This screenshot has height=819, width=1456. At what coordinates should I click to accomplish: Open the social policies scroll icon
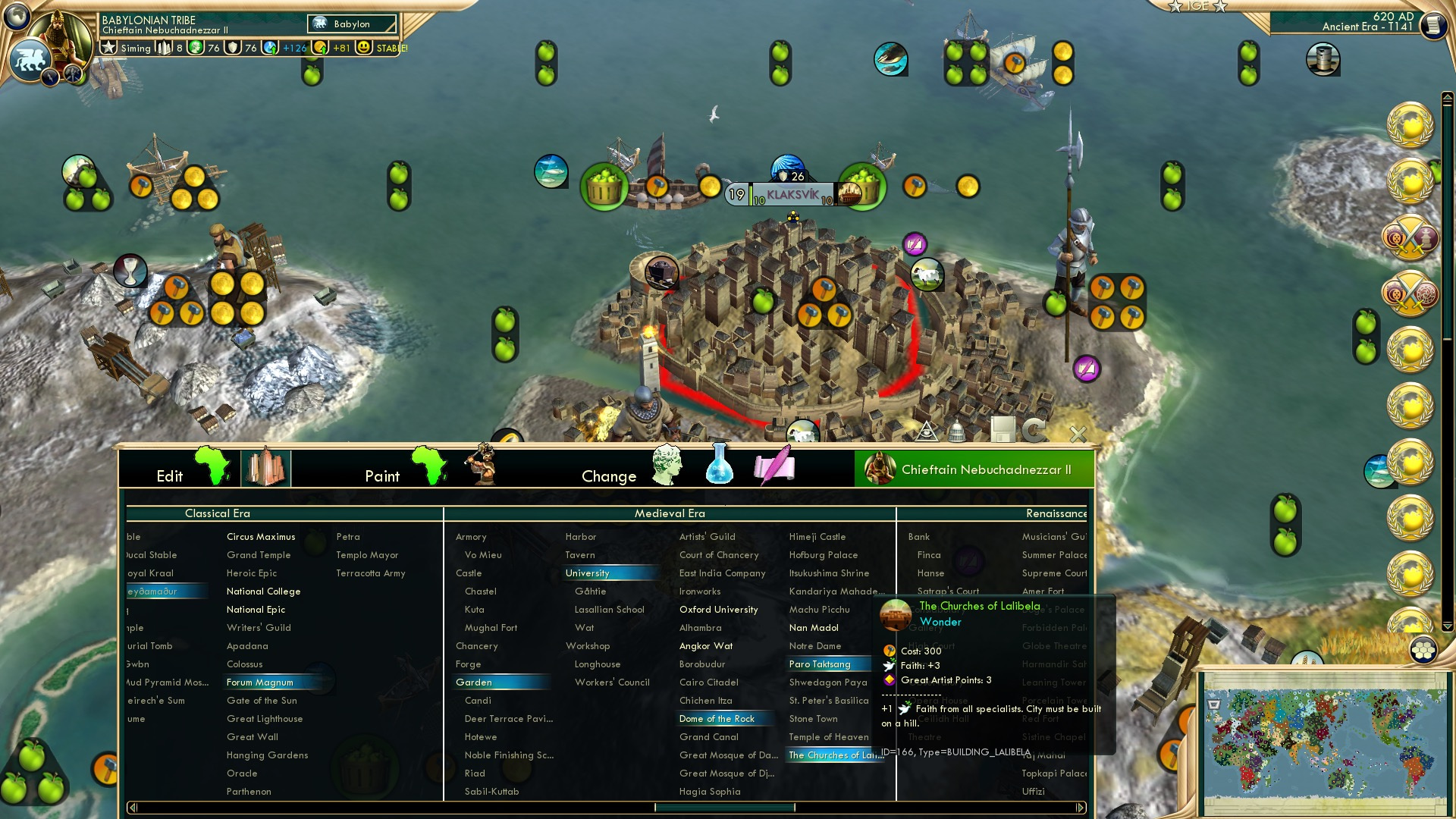click(773, 467)
